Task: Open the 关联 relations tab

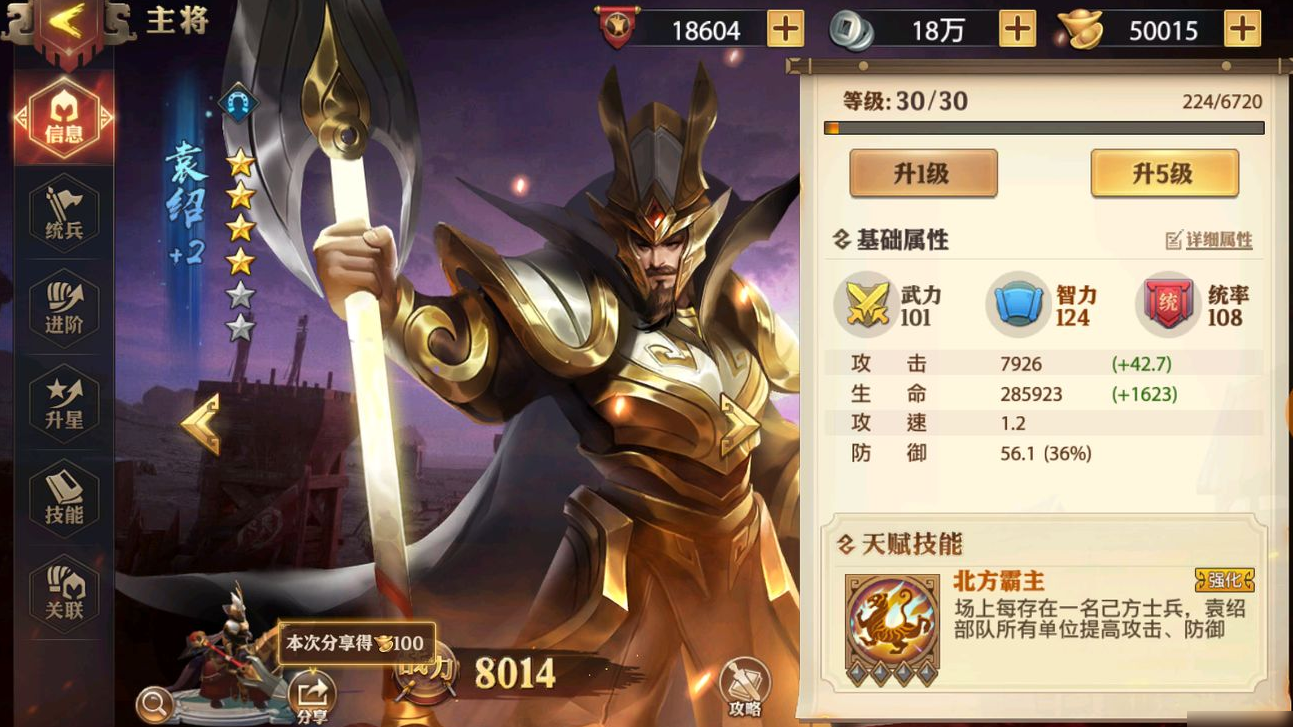Action: coord(64,593)
